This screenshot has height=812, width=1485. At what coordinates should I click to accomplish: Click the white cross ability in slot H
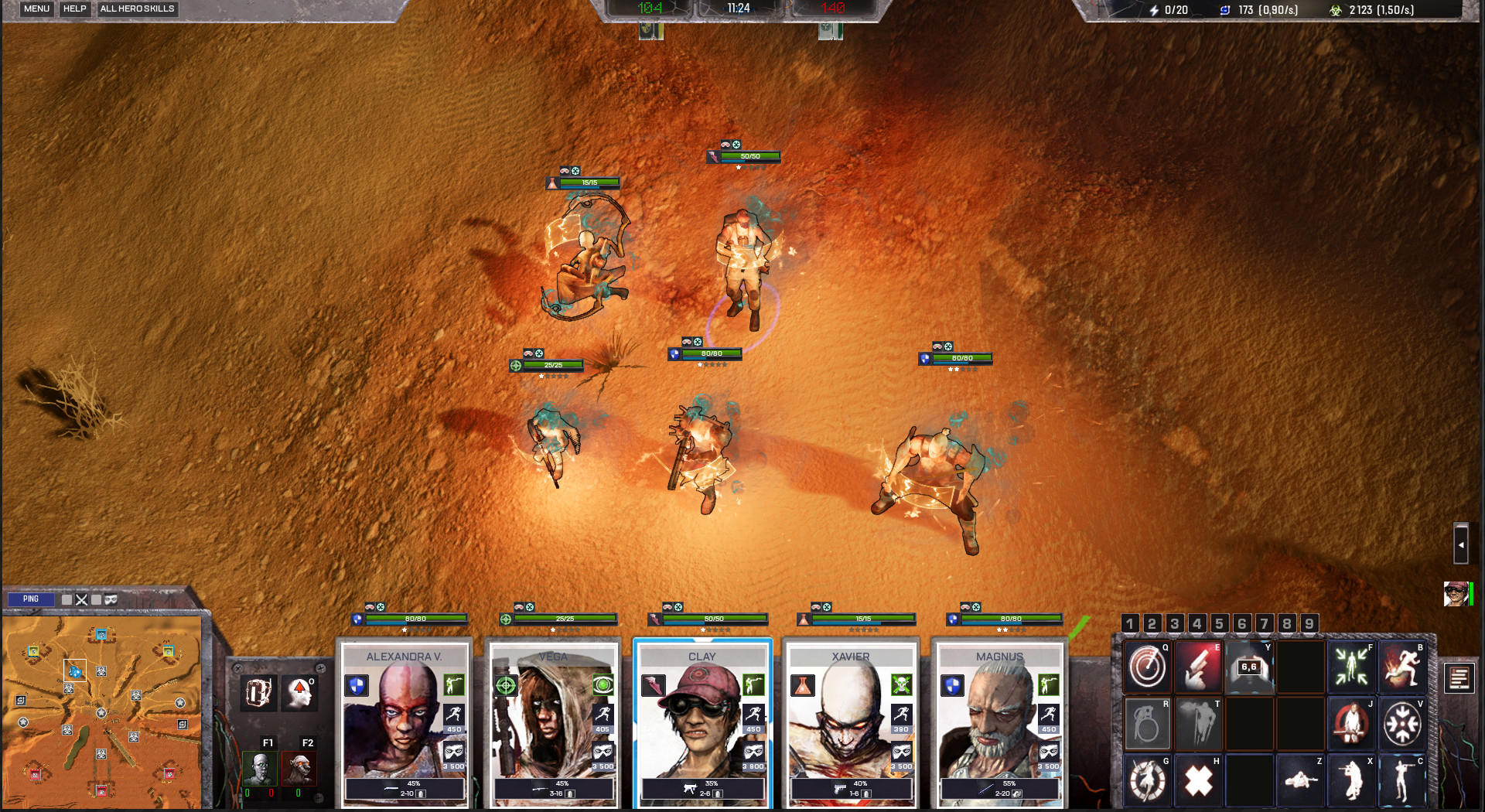[x=1199, y=779]
